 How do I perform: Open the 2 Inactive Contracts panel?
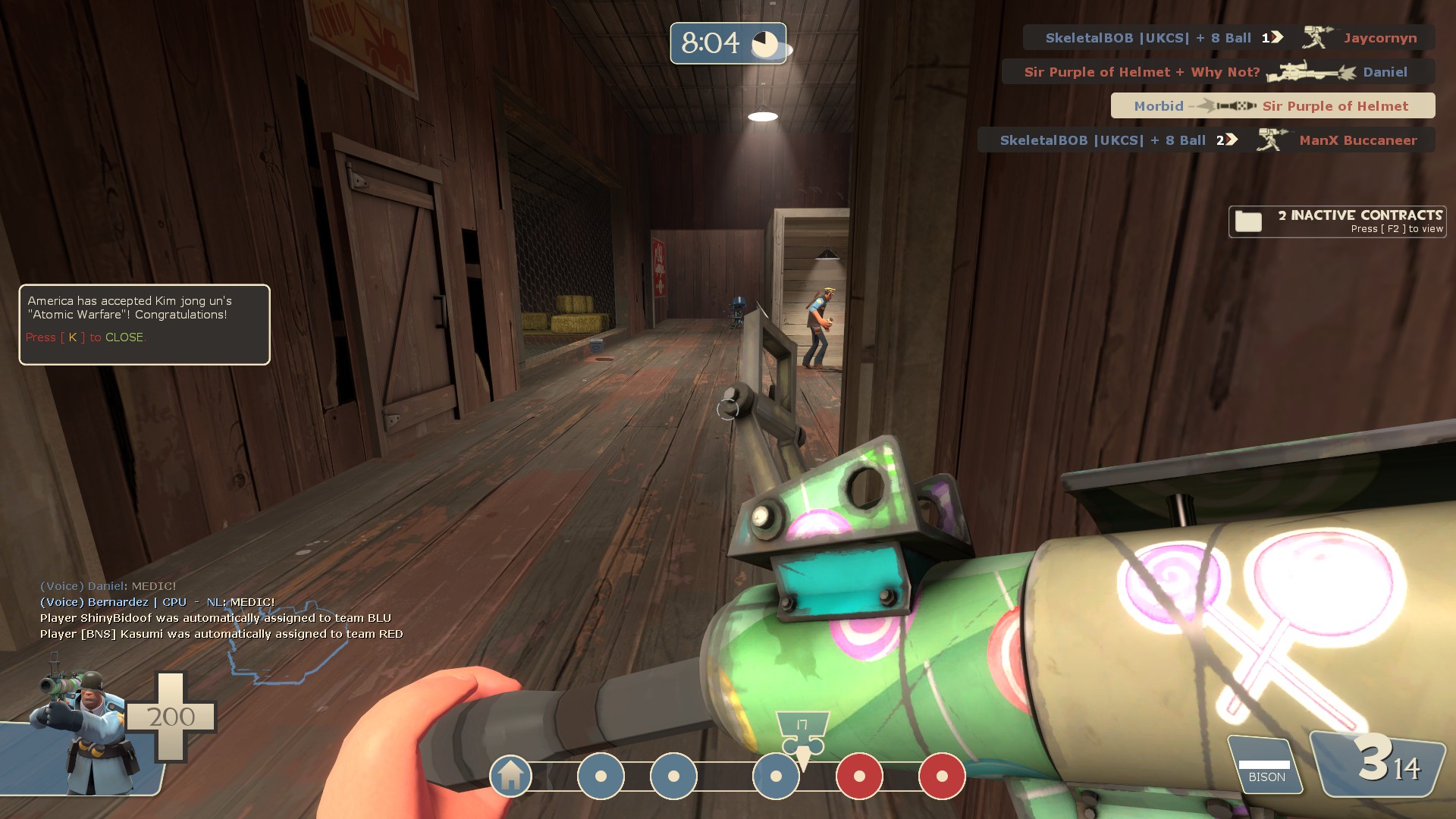click(x=1338, y=221)
